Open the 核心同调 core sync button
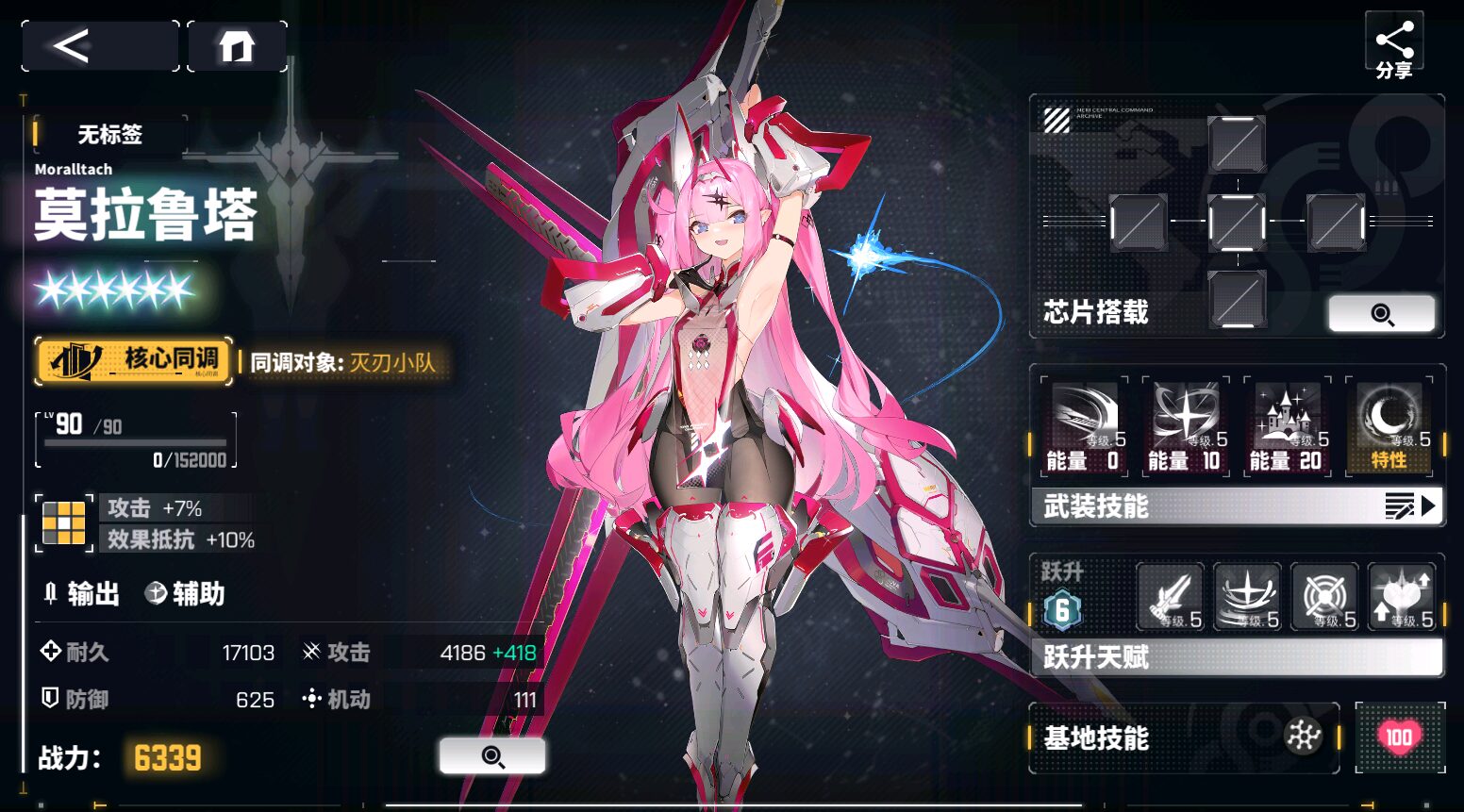The width and height of the screenshot is (1464, 812). point(134,360)
